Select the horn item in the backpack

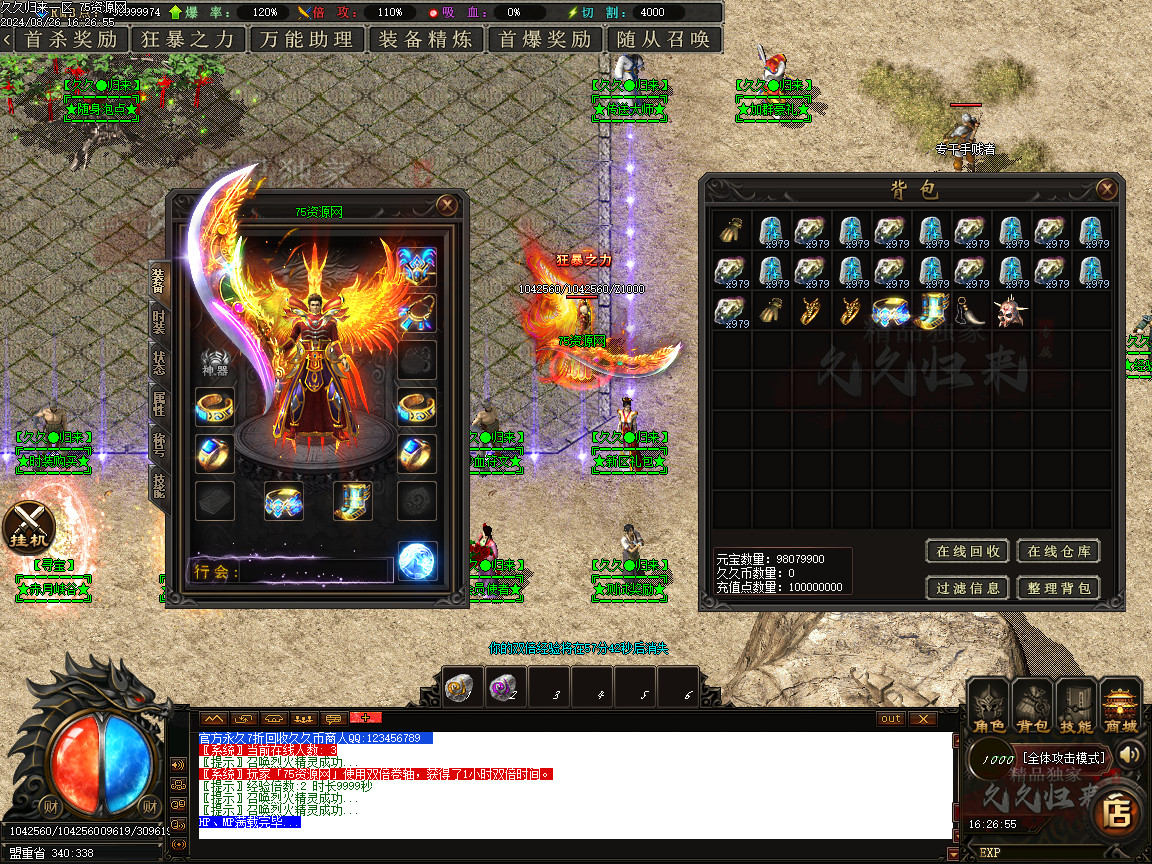coord(972,311)
